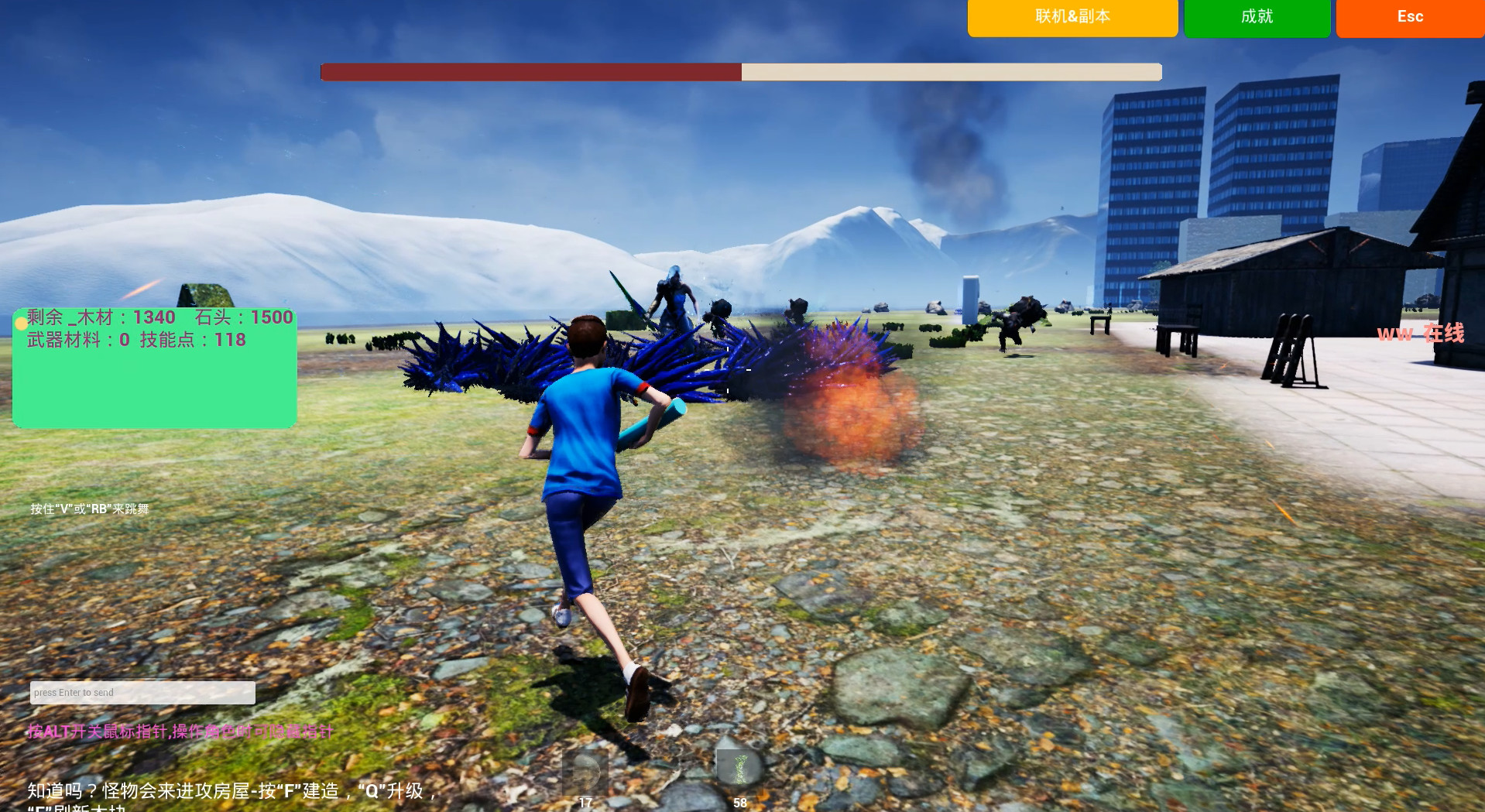The height and width of the screenshot is (812, 1485).
Task: Click the 技能点 skill points value 118
Action: [x=232, y=340]
